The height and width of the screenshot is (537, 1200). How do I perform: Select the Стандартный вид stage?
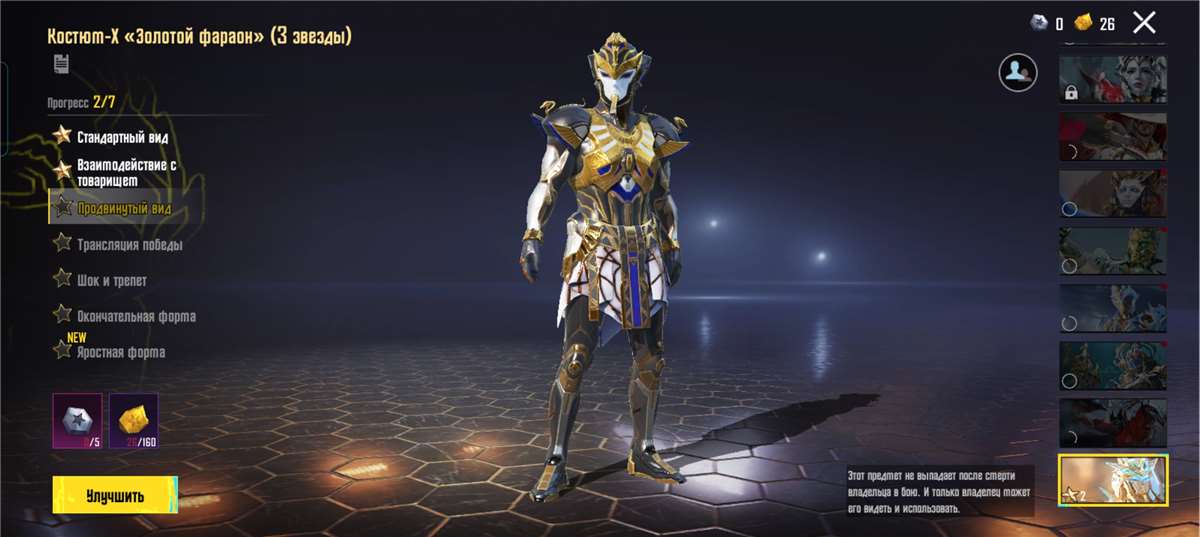click(x=122, y=136)
